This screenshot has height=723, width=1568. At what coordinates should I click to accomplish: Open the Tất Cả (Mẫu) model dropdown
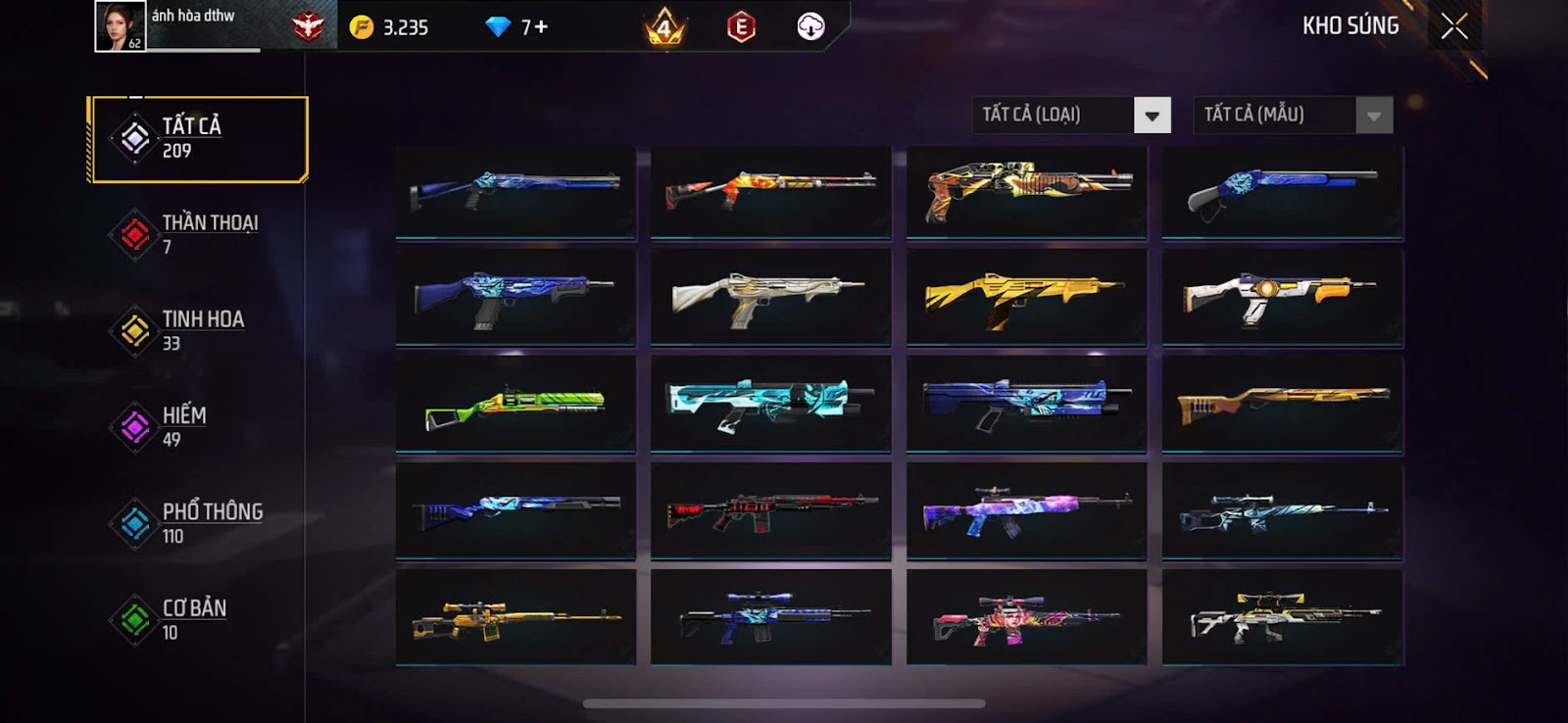tap(1293, 116)
